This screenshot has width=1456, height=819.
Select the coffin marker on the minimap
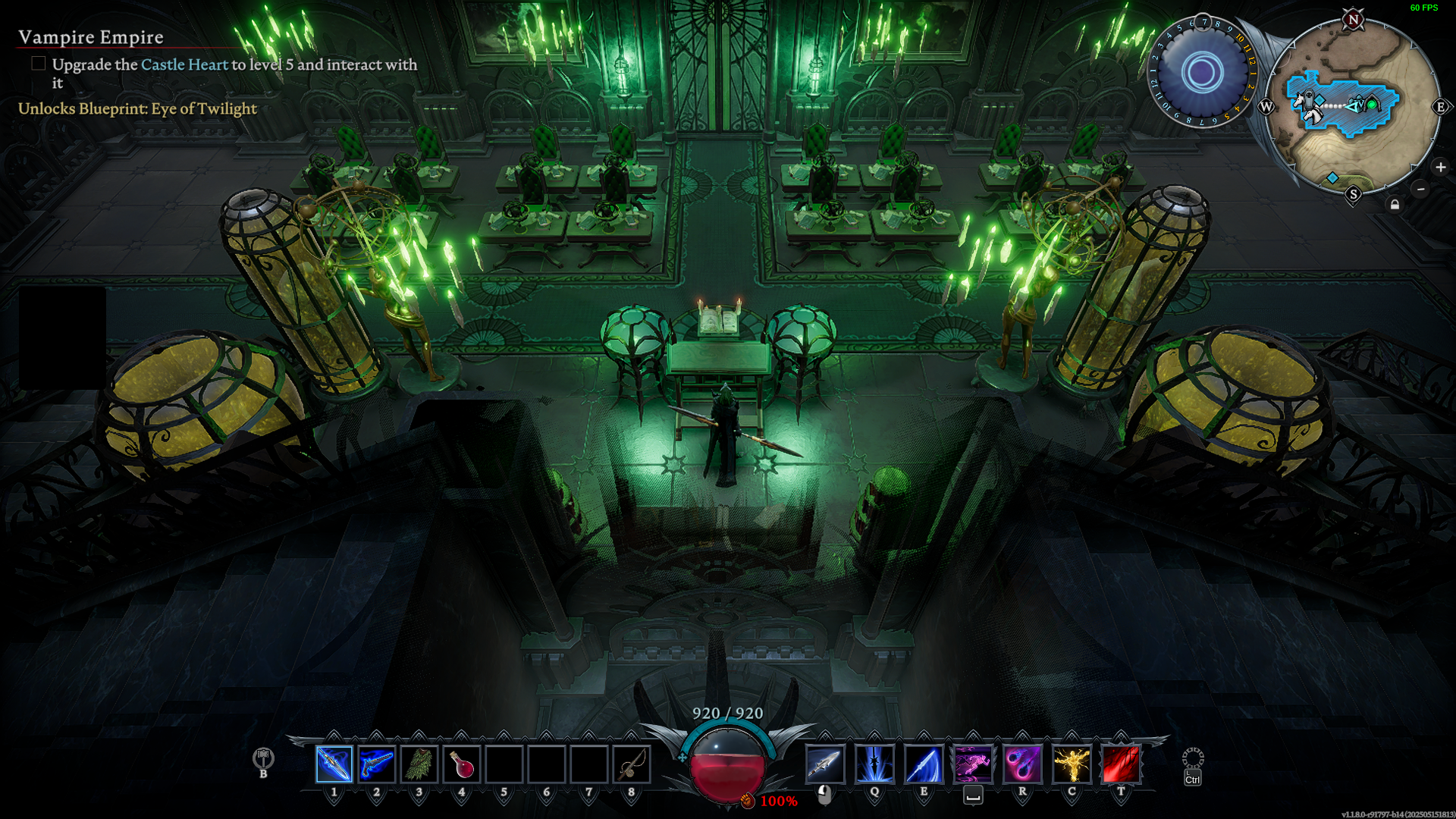tap(1309, 99)
